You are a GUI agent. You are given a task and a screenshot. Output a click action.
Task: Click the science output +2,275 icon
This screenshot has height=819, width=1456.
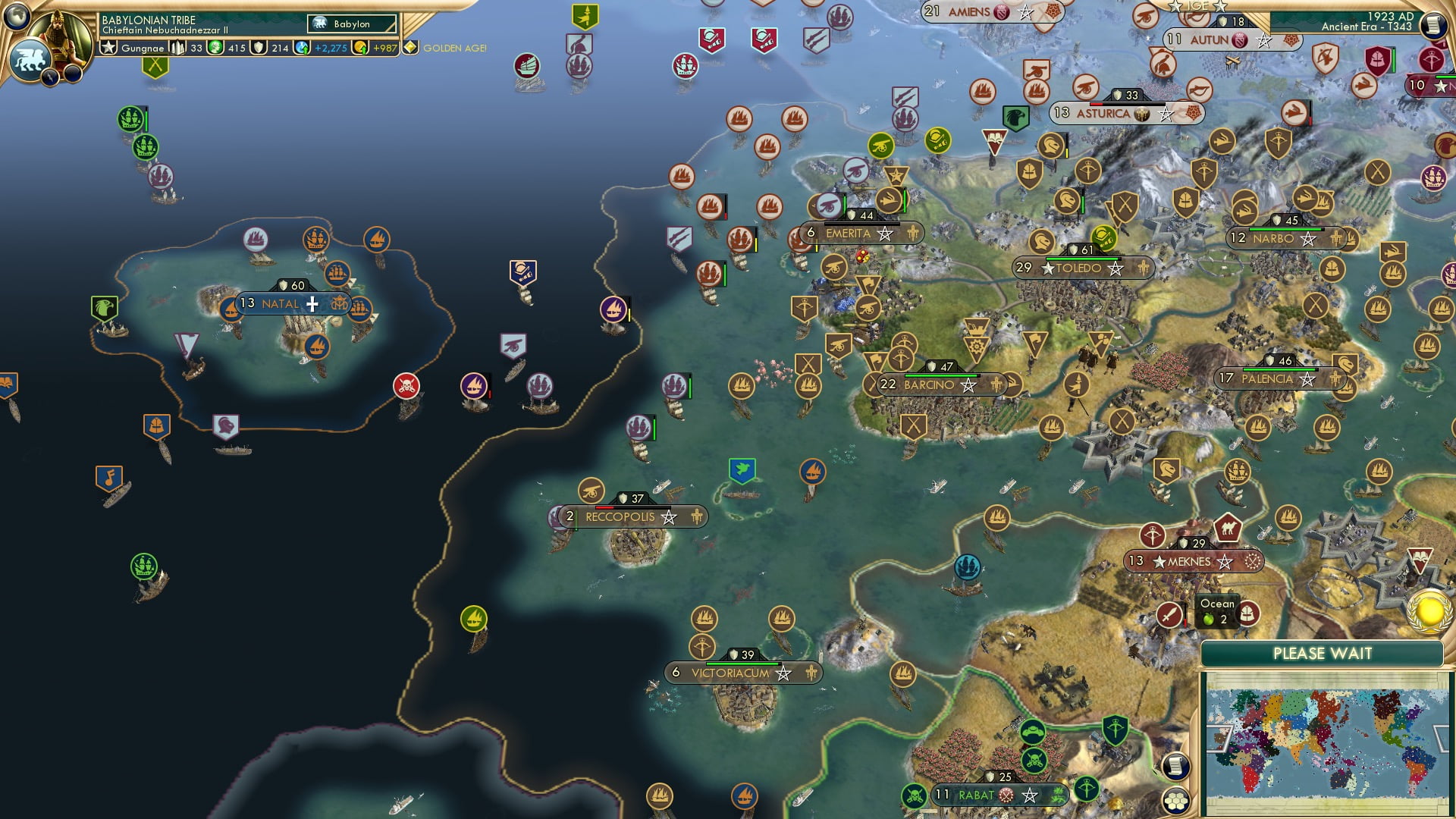pos(301,49)
